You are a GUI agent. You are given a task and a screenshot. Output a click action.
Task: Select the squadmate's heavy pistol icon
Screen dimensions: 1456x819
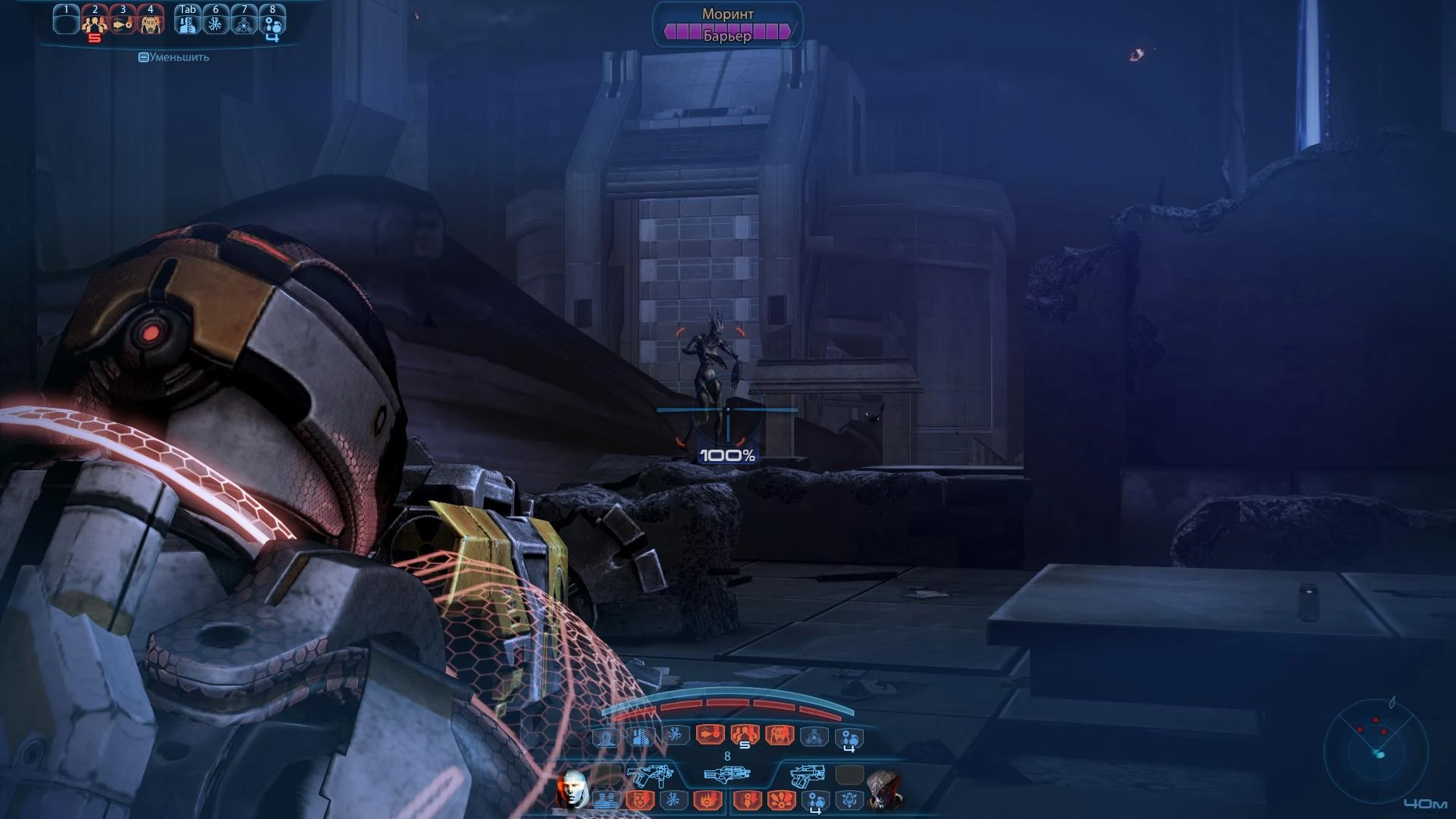tap(807, 776)
